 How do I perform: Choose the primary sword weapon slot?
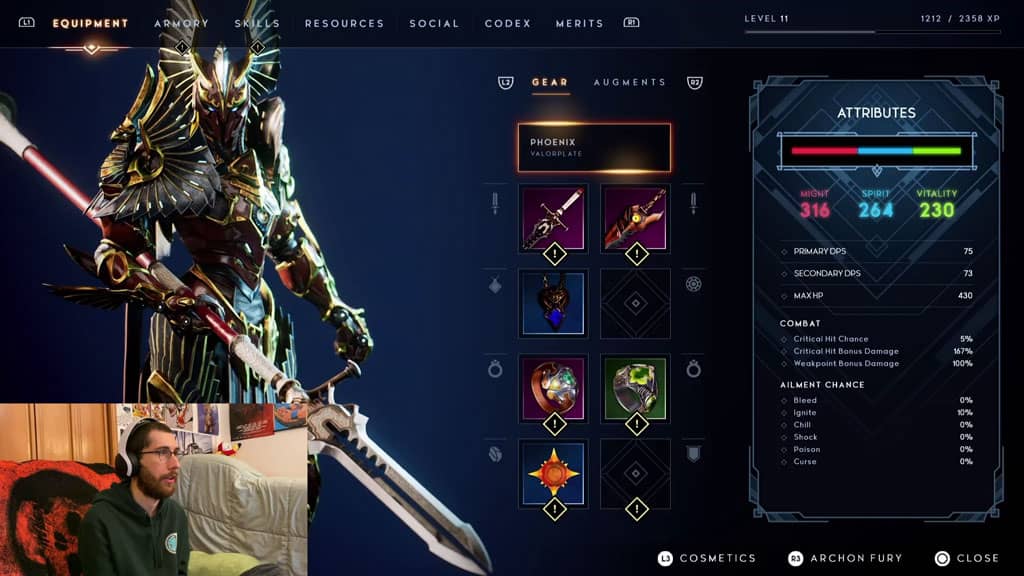553,218
